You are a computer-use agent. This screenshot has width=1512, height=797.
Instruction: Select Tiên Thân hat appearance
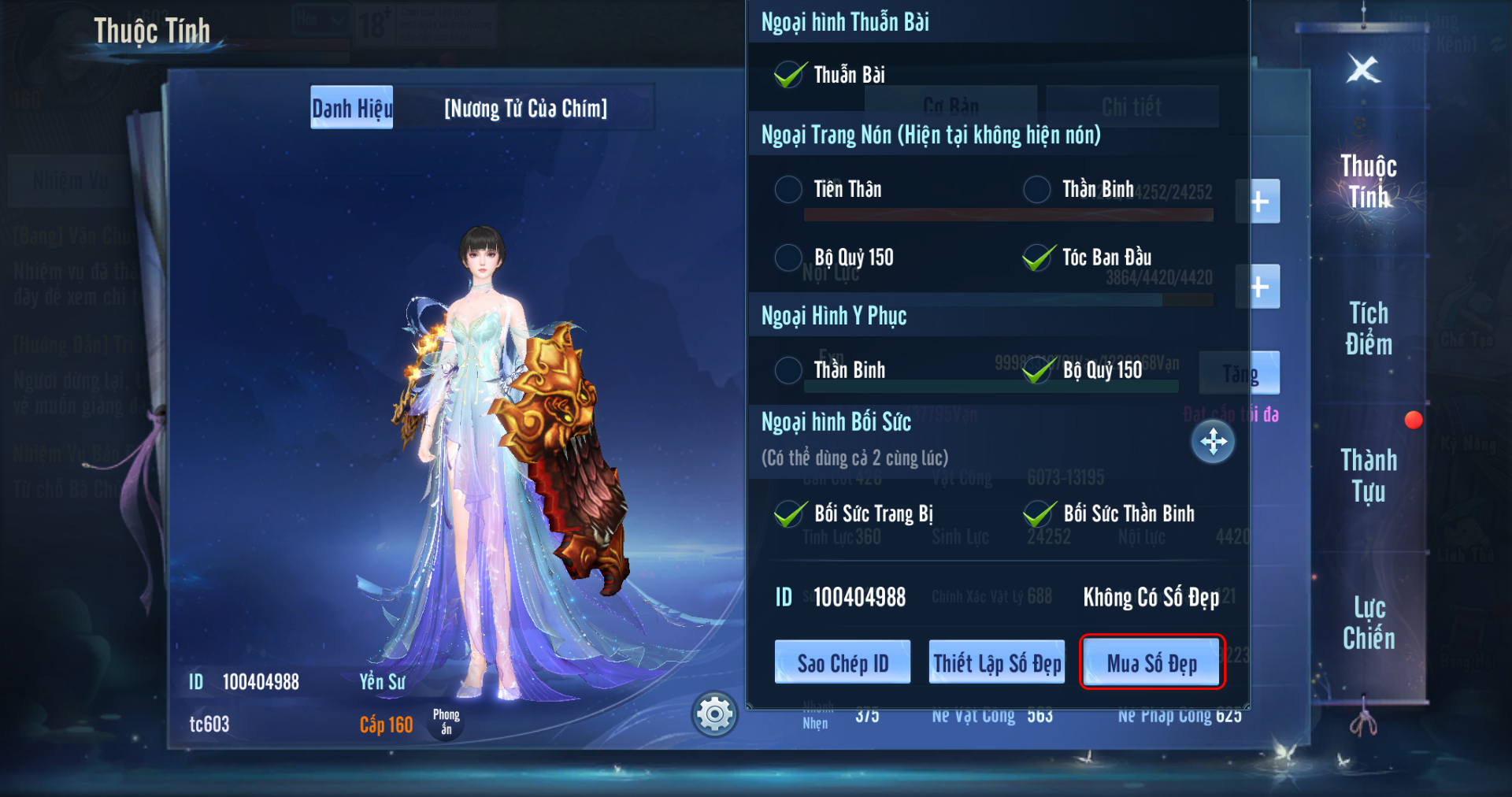click(788, 189)
